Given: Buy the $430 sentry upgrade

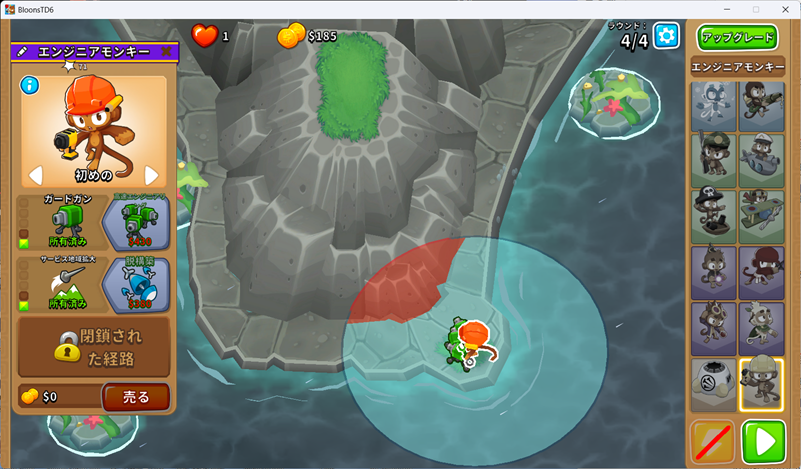Looking at the screenshot, I should (136, 222).
